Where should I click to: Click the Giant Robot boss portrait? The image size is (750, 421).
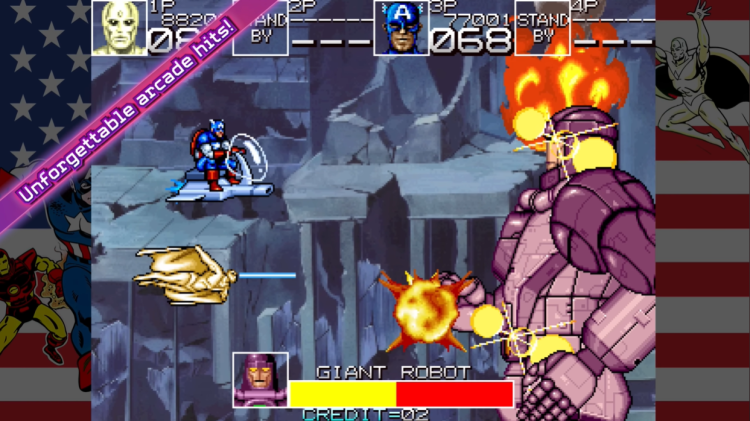(261, 379)
